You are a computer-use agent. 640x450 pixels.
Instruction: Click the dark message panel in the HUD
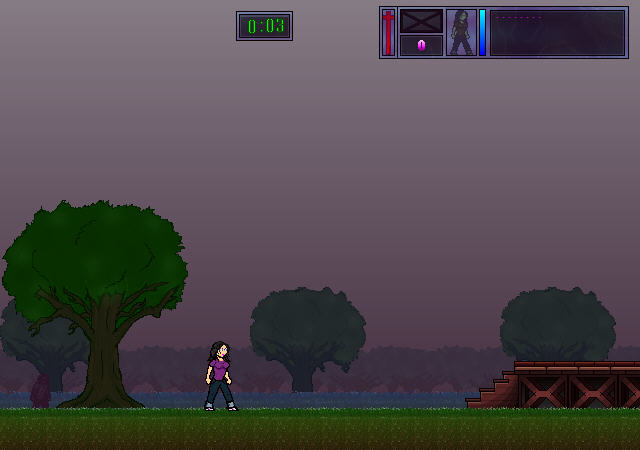[x=557, y=32]
